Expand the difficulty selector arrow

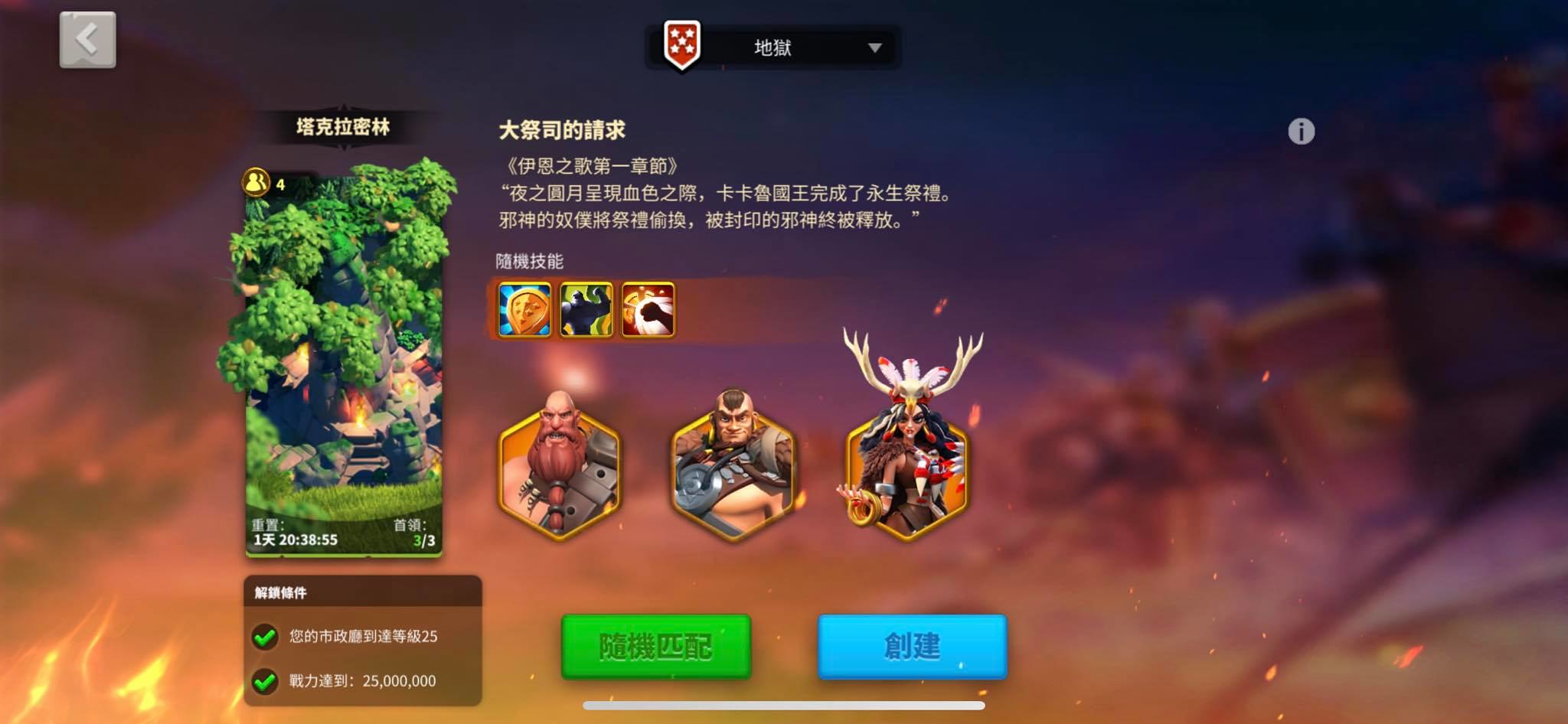point(875,48)
